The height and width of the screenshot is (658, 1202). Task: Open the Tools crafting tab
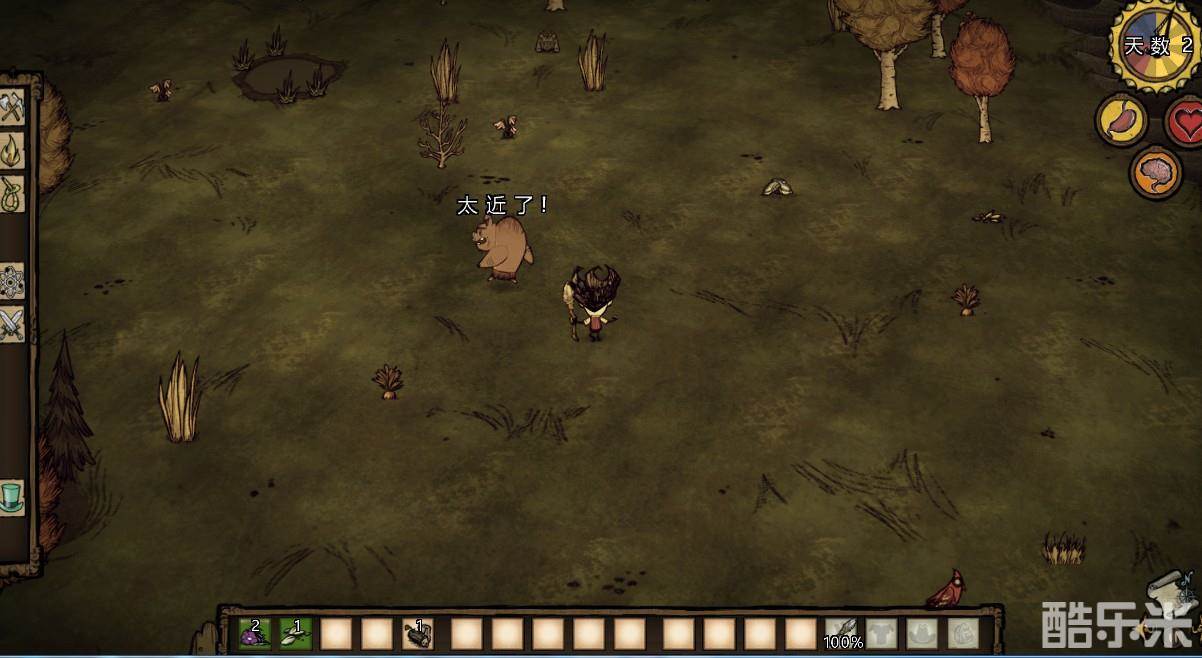(x=11, y=107)
